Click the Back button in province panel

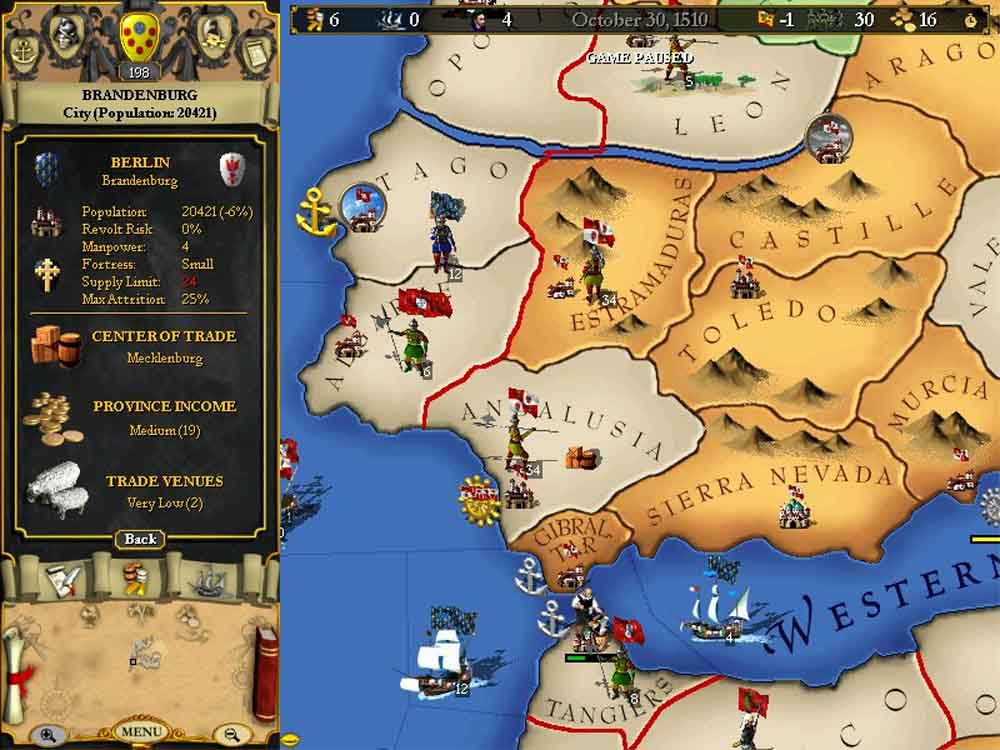(140, 539)
